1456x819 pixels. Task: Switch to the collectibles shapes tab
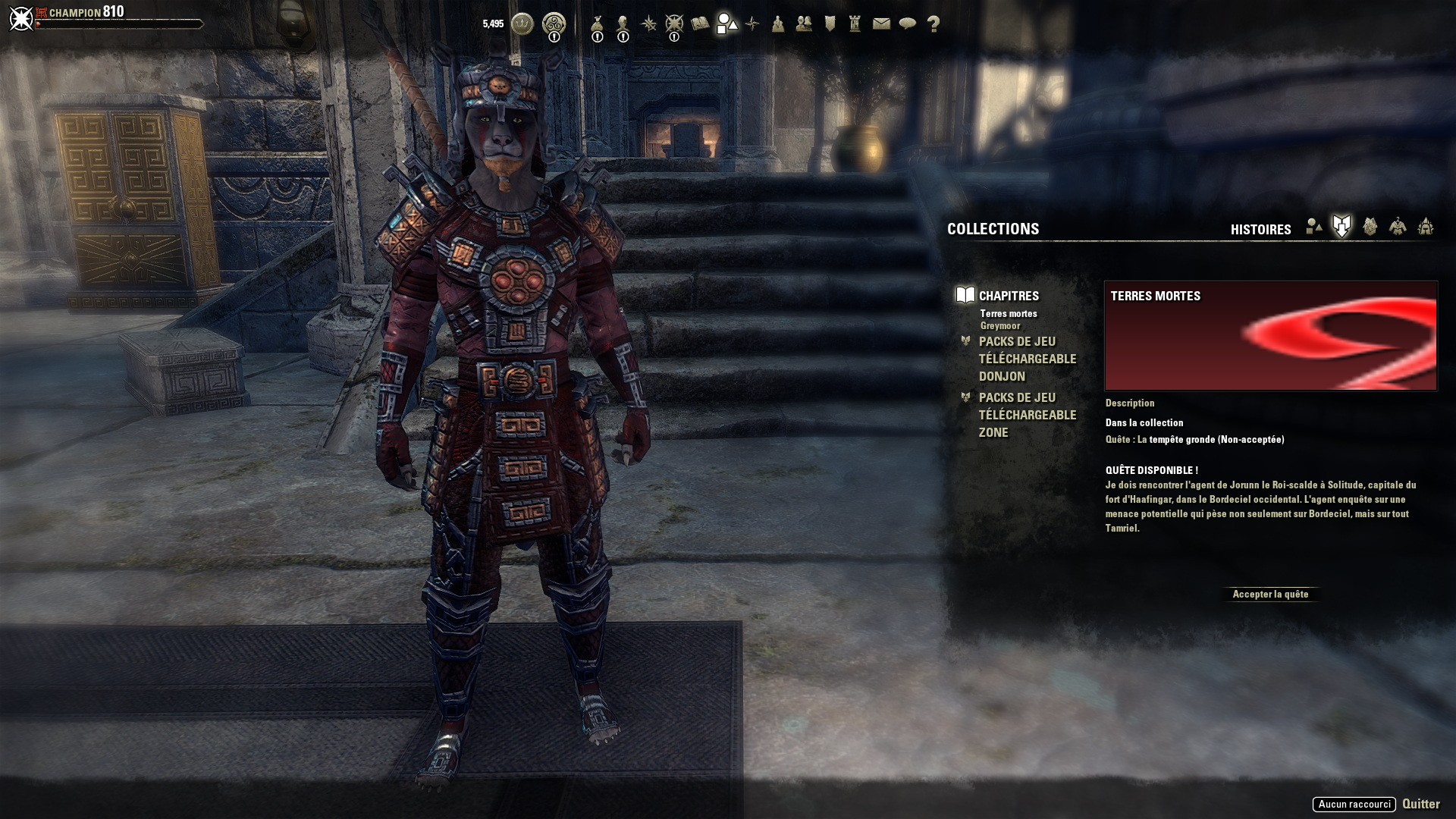1314,227
